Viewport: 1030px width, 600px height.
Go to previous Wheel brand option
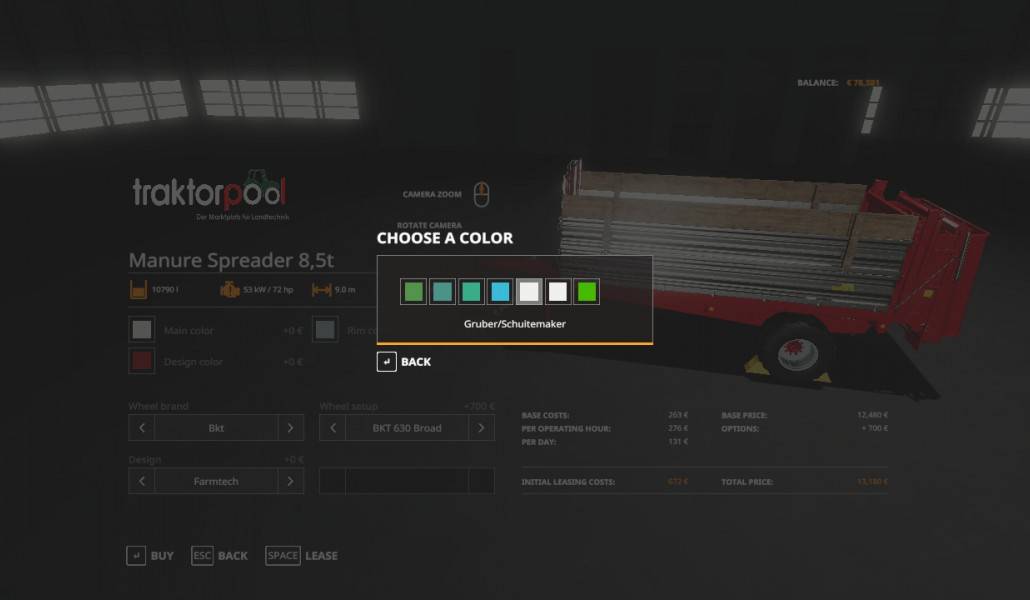click(142, 428)
